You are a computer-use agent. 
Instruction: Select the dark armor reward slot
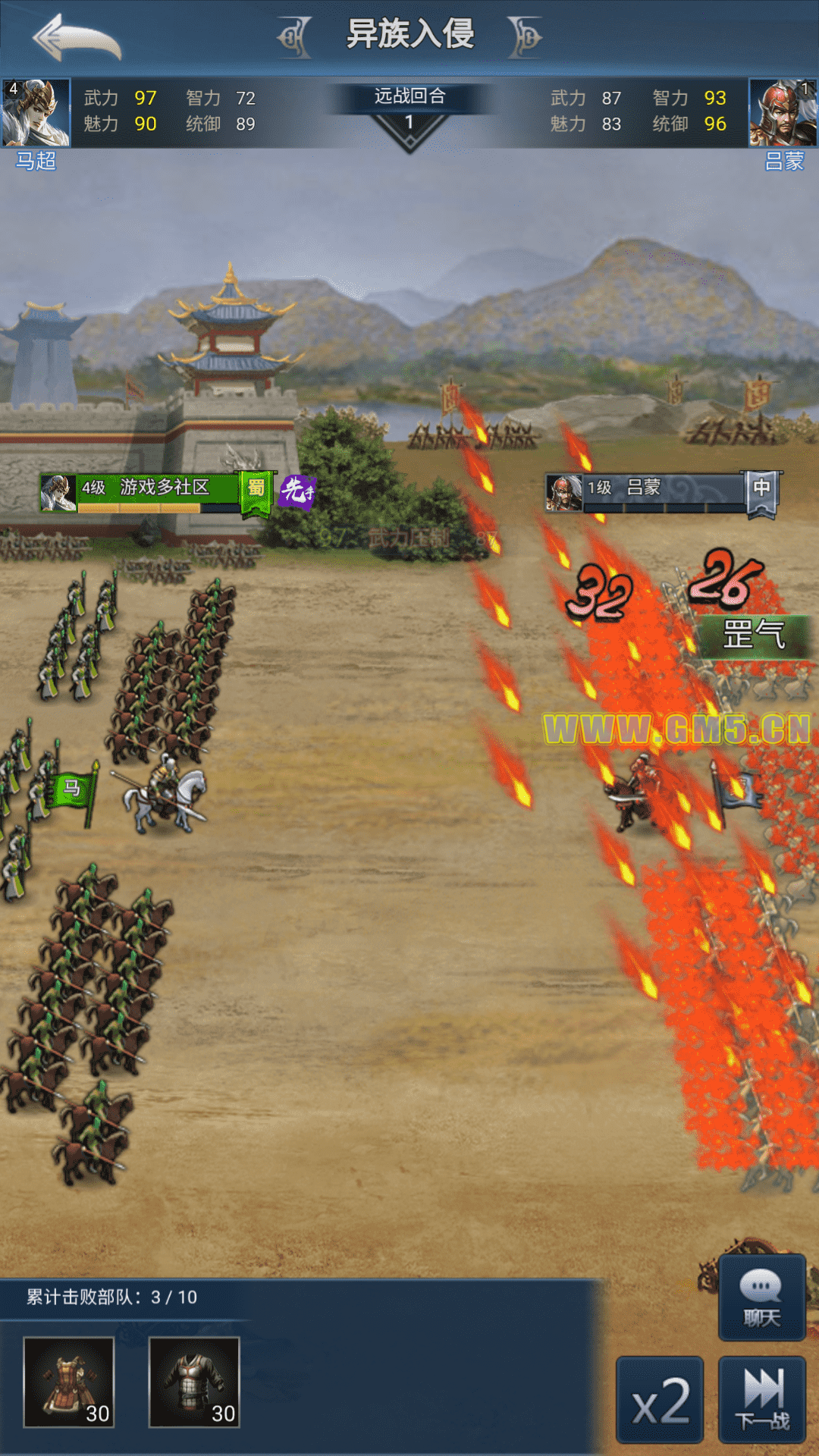point(194,1382)
